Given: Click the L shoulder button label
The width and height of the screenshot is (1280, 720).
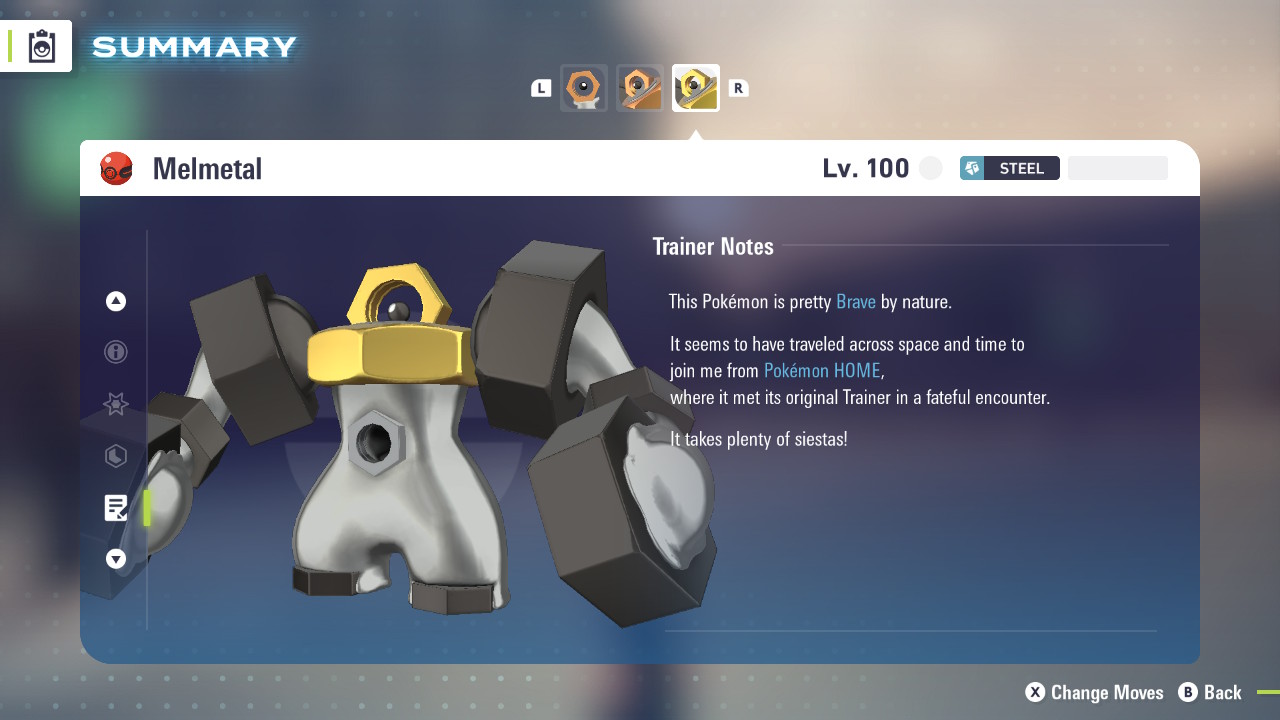Looking at the screenshot, I should click(541, 88).
